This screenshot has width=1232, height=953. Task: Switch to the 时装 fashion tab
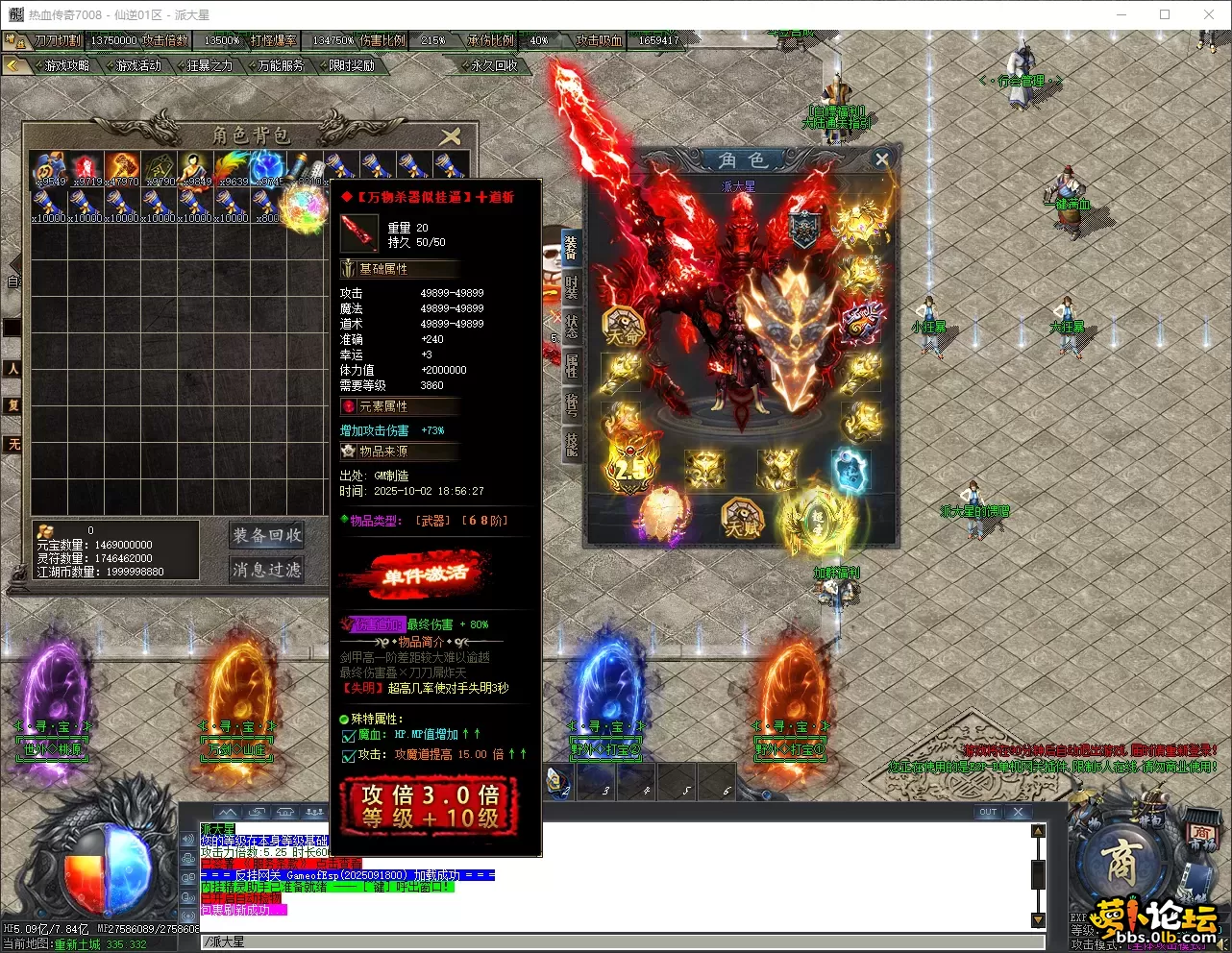(572, 288)
